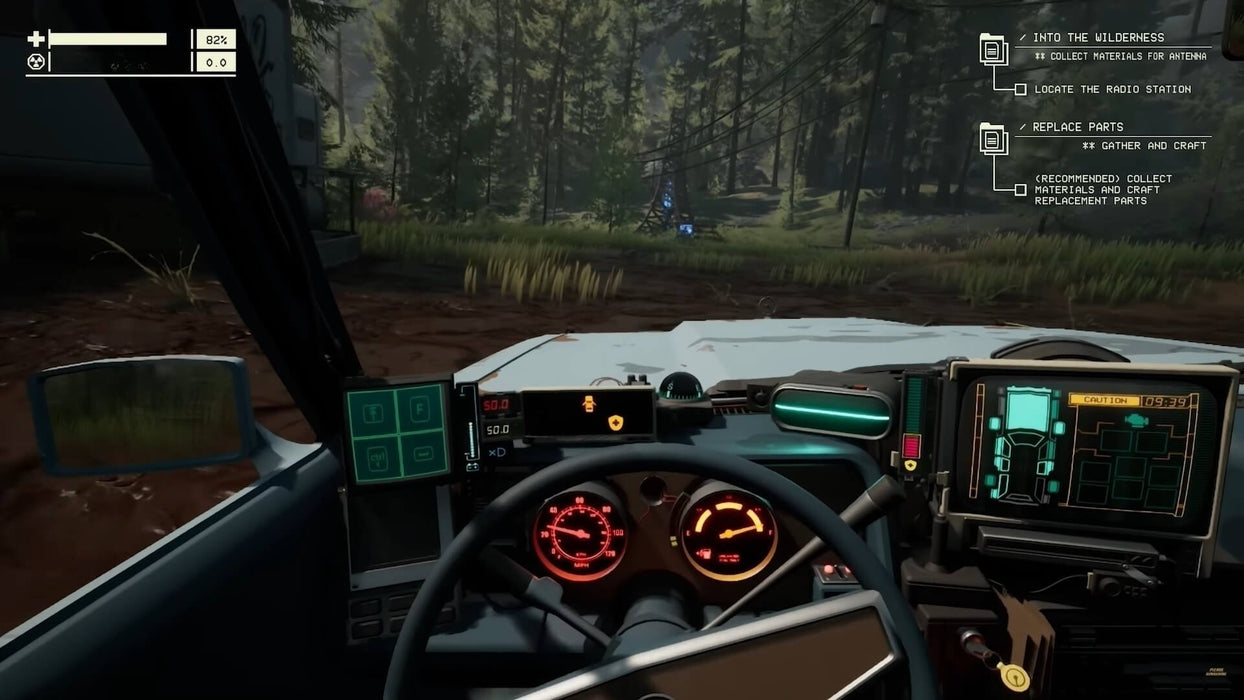Viewport: 1244px width, 700px height.
Task: Tick the Collect Materials and Craft objective box
Action: coord(1020,190)
